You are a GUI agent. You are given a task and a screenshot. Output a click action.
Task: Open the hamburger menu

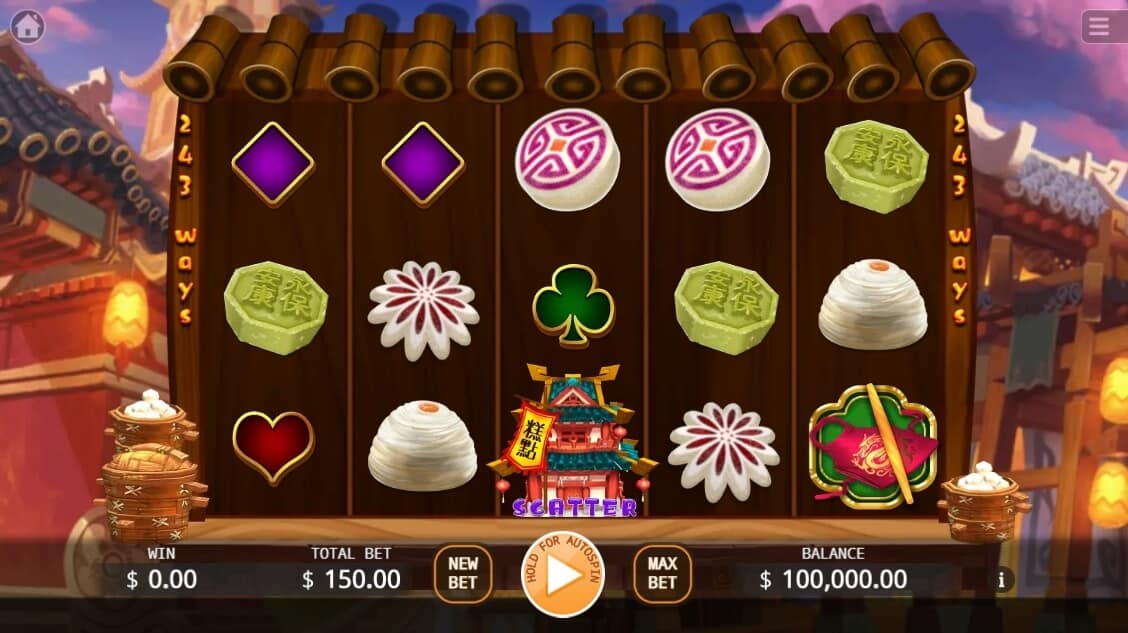(1100, 27)
